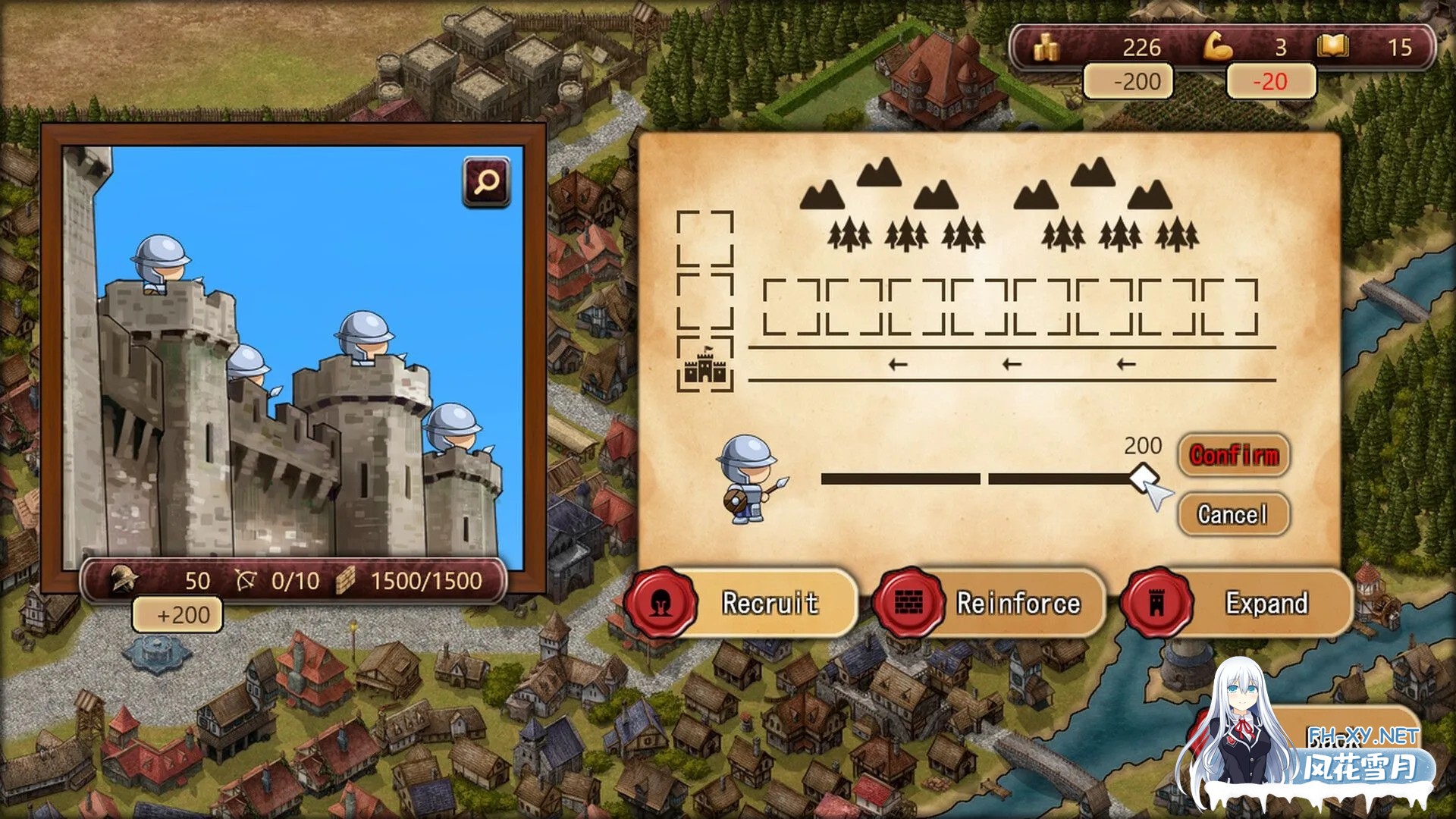Cancel the recruitment dialog
Image resolution: width=1456 pixels, height=819 pixels.
[1233, 515]
